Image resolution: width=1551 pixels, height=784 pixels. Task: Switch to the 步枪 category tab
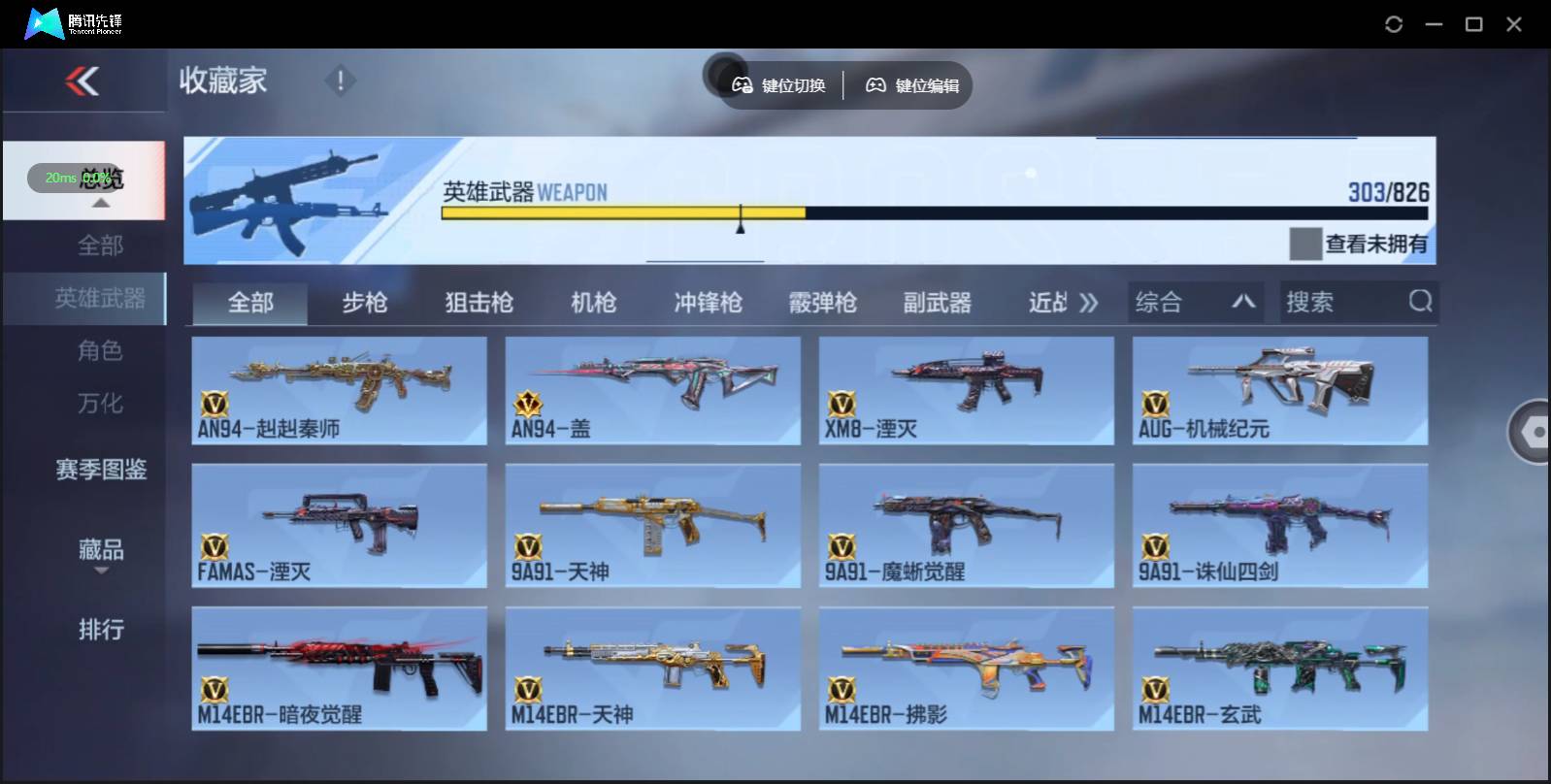365,302
